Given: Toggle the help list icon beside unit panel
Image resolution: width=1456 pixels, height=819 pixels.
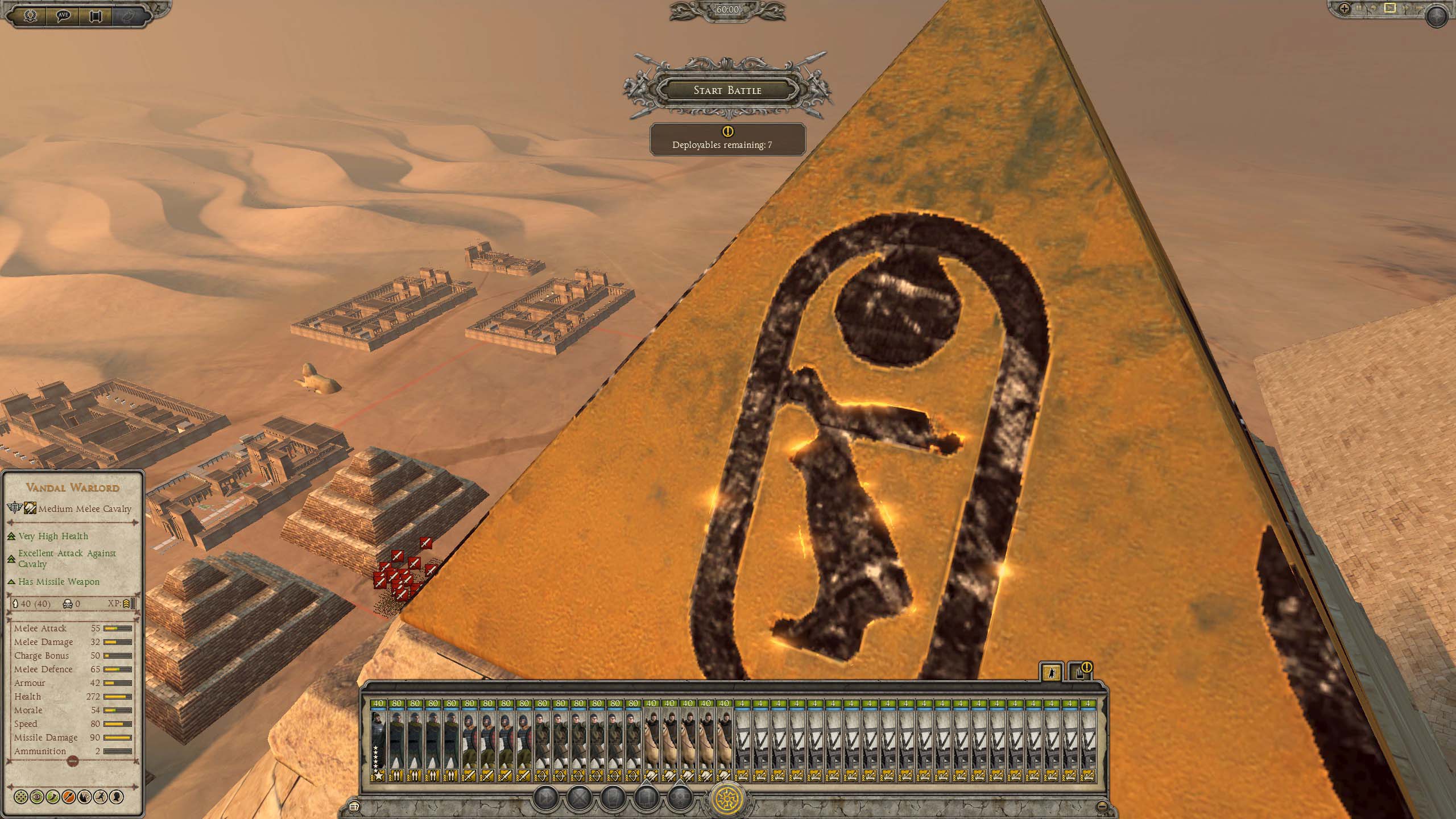Looking at the screenshot, I should [x=355, y=806].
